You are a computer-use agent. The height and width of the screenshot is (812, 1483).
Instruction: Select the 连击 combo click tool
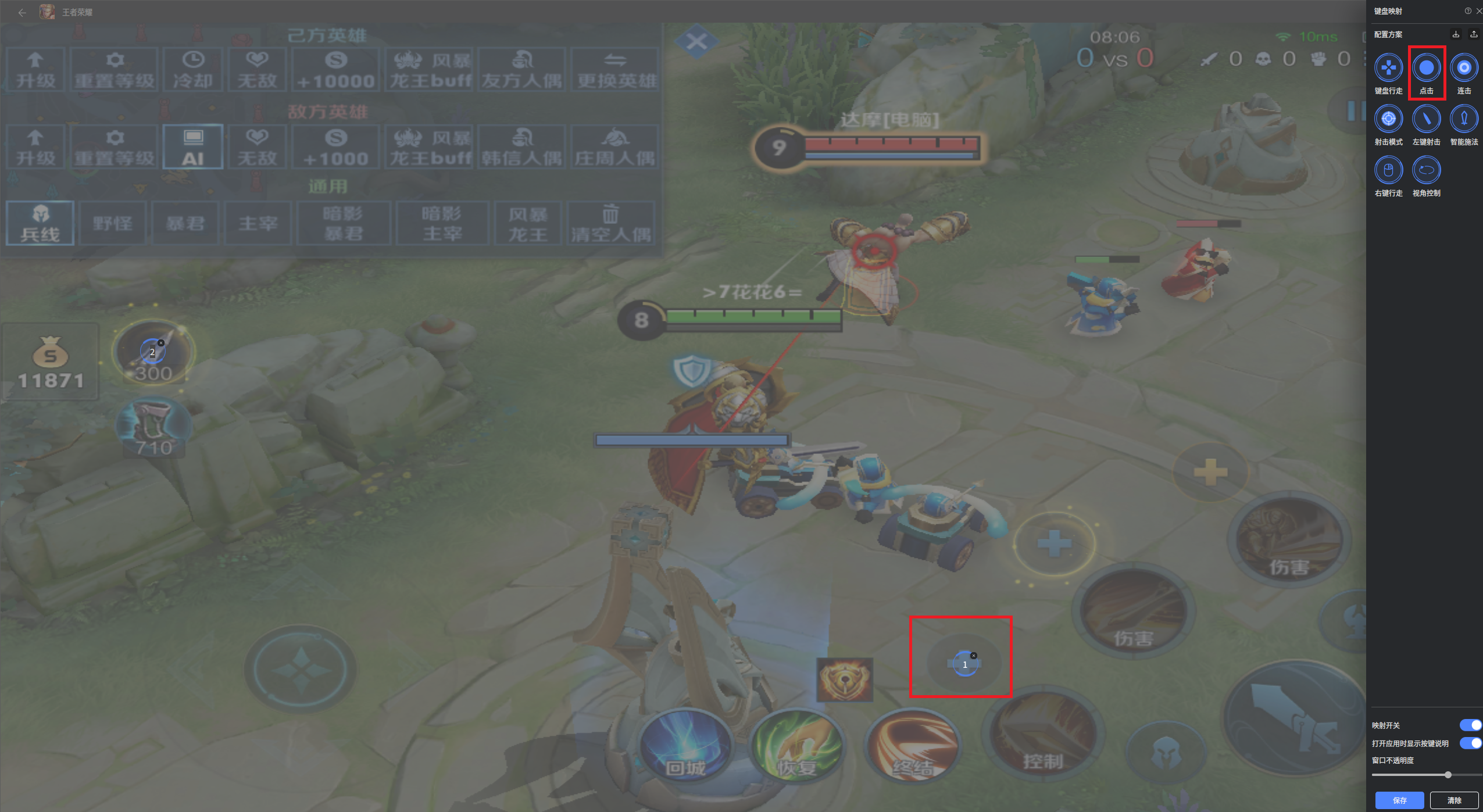(x=1463, y=68)
